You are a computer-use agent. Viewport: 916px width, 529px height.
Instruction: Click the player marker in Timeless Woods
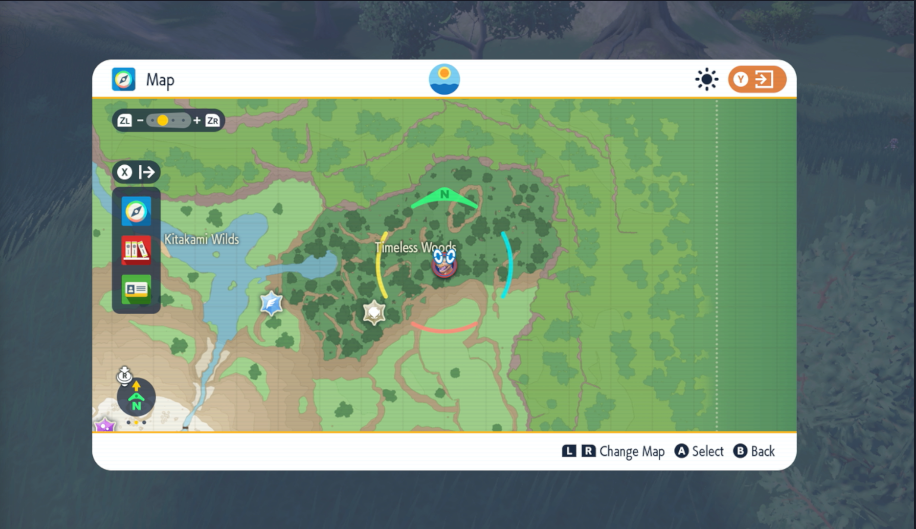(445, 265)
